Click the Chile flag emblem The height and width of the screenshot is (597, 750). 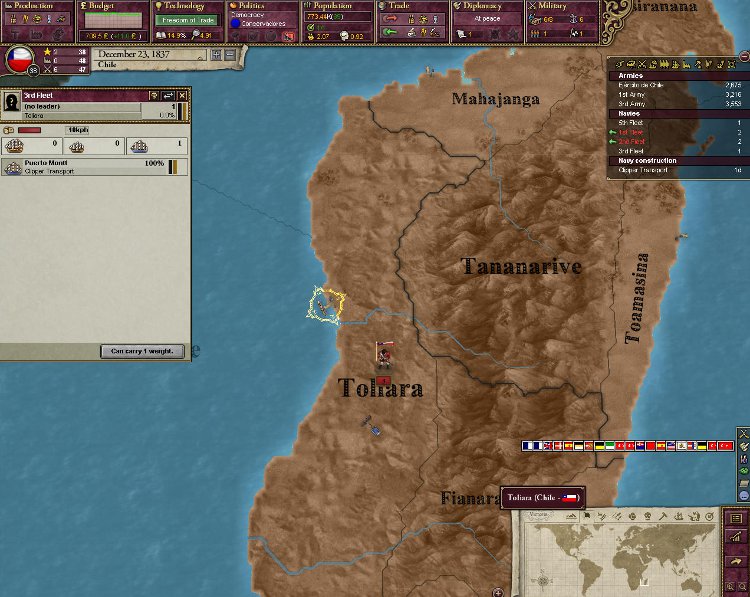[19, 60]
